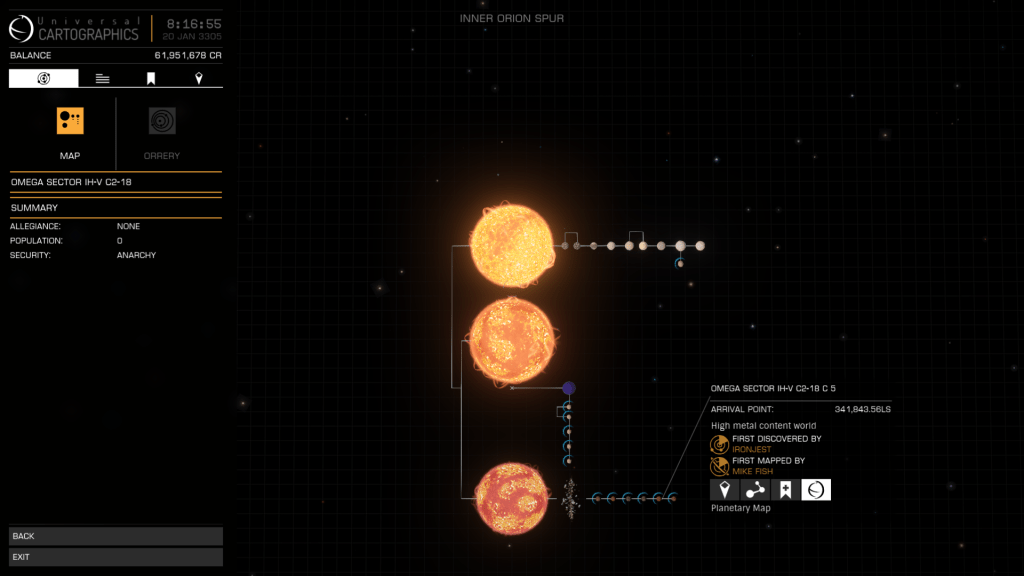Switch to the bookmarks tab

[151, 78]
